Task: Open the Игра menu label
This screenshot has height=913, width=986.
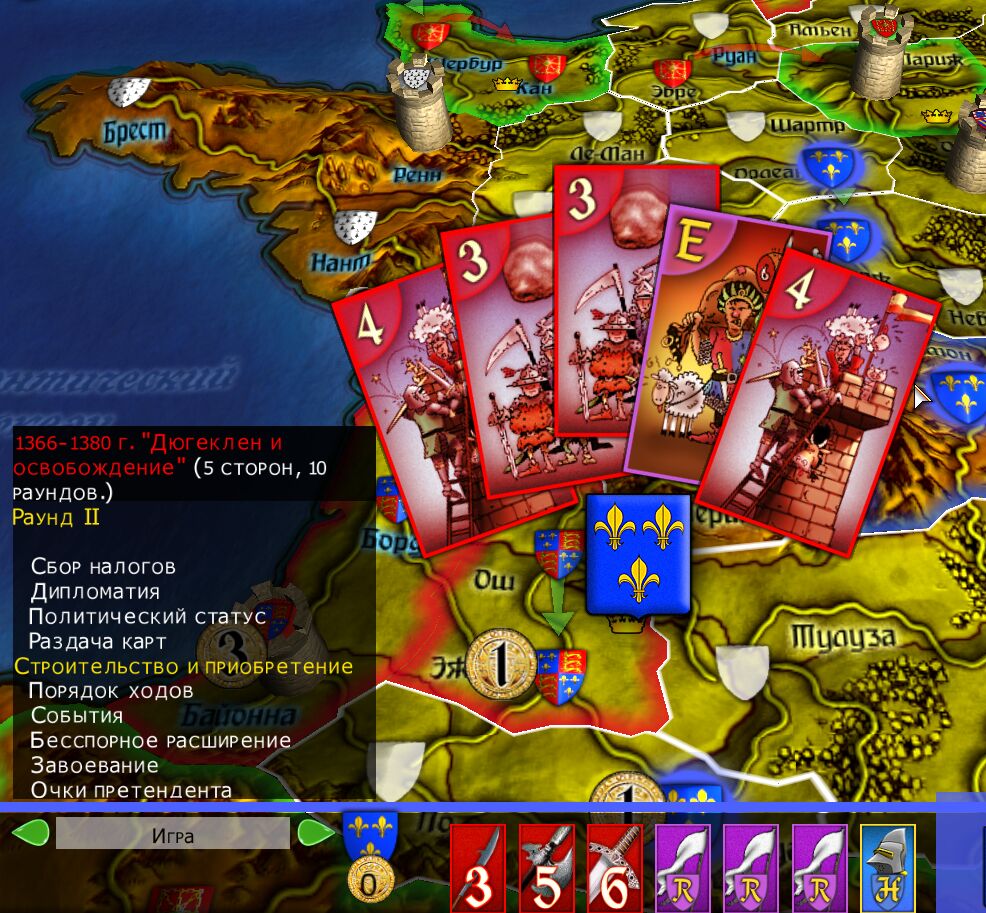Action: pos(172,834)
